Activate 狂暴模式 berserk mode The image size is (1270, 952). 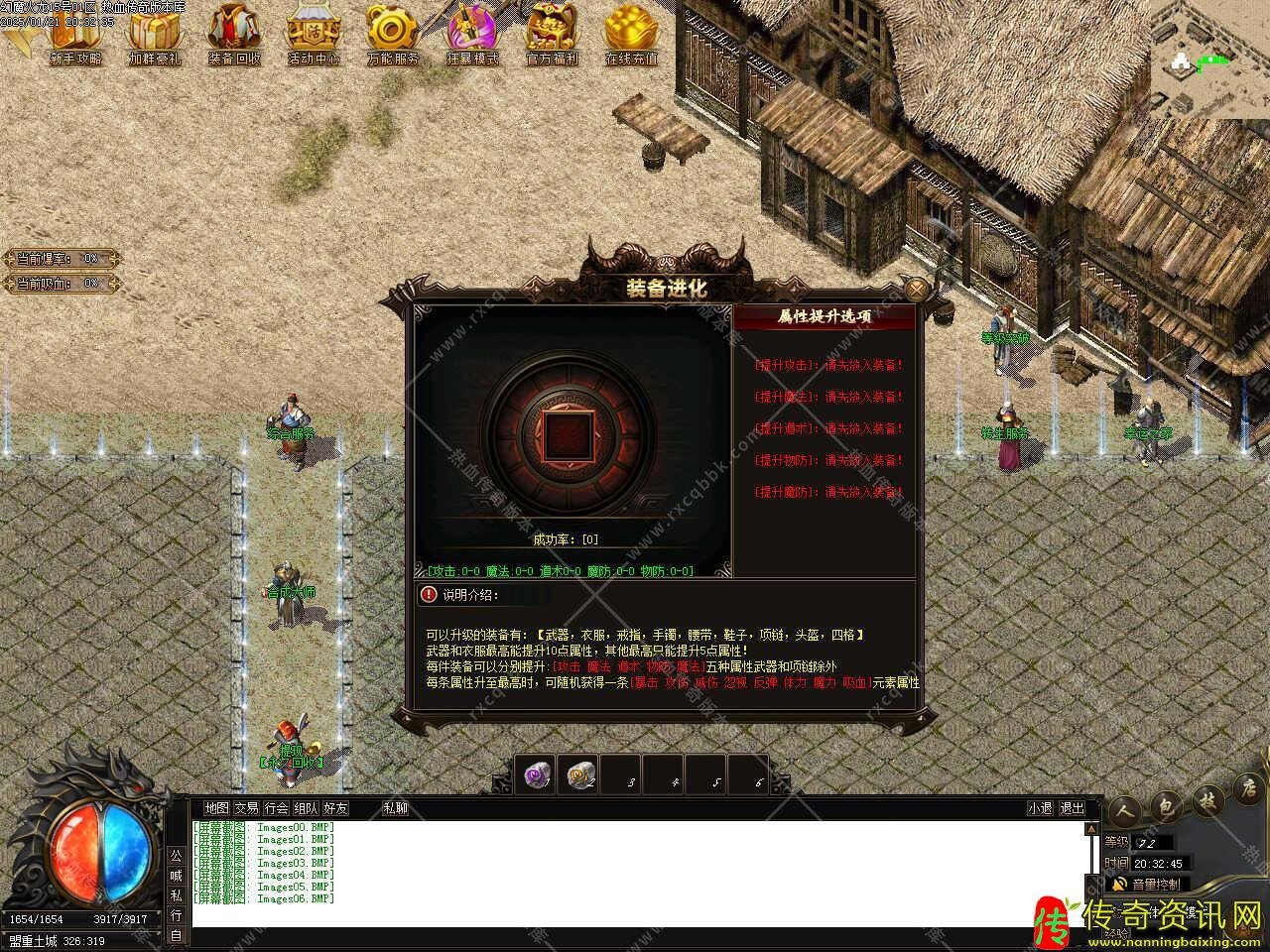472,34
